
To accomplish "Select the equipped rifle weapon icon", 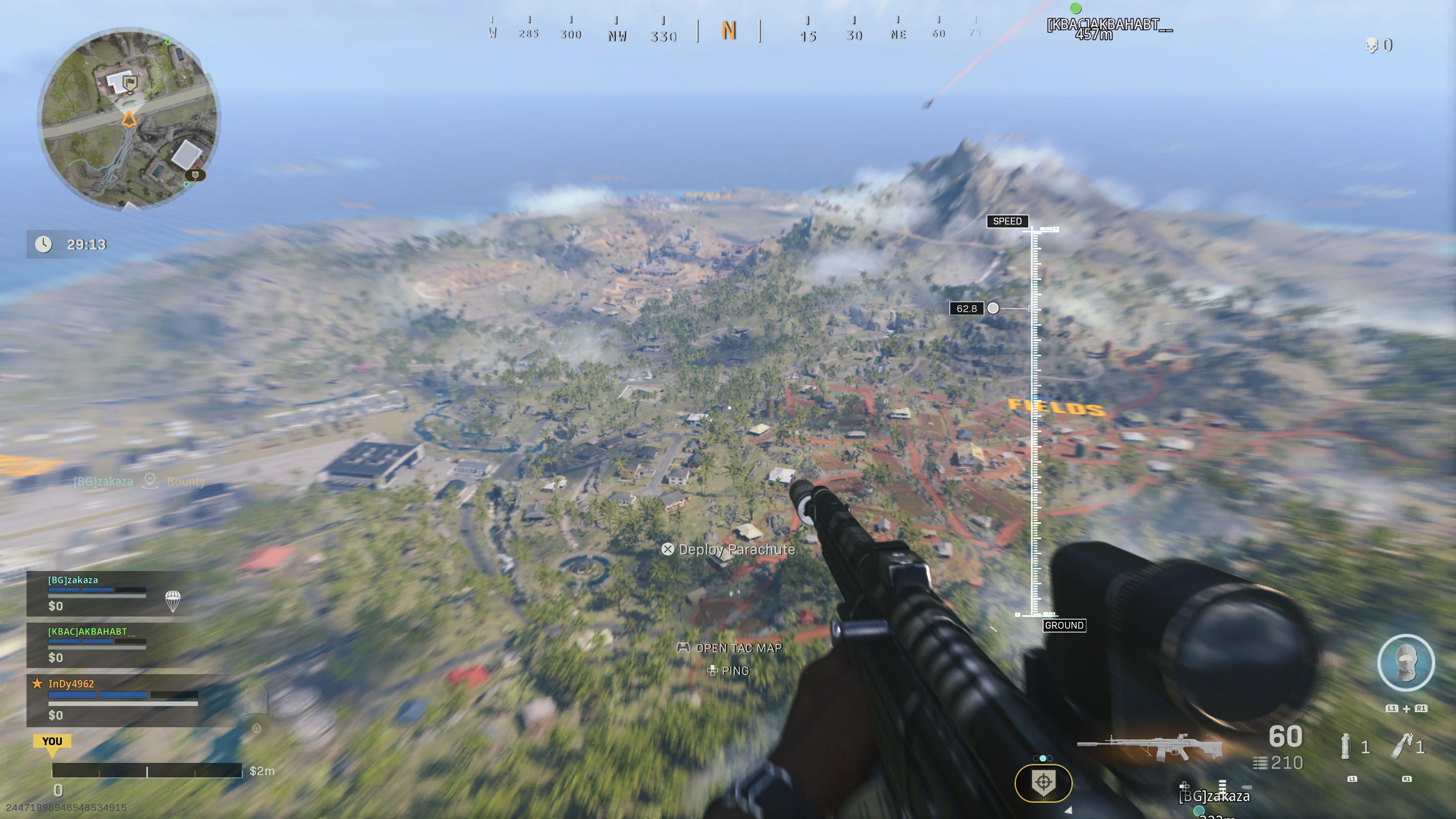I will (1150, 748).
